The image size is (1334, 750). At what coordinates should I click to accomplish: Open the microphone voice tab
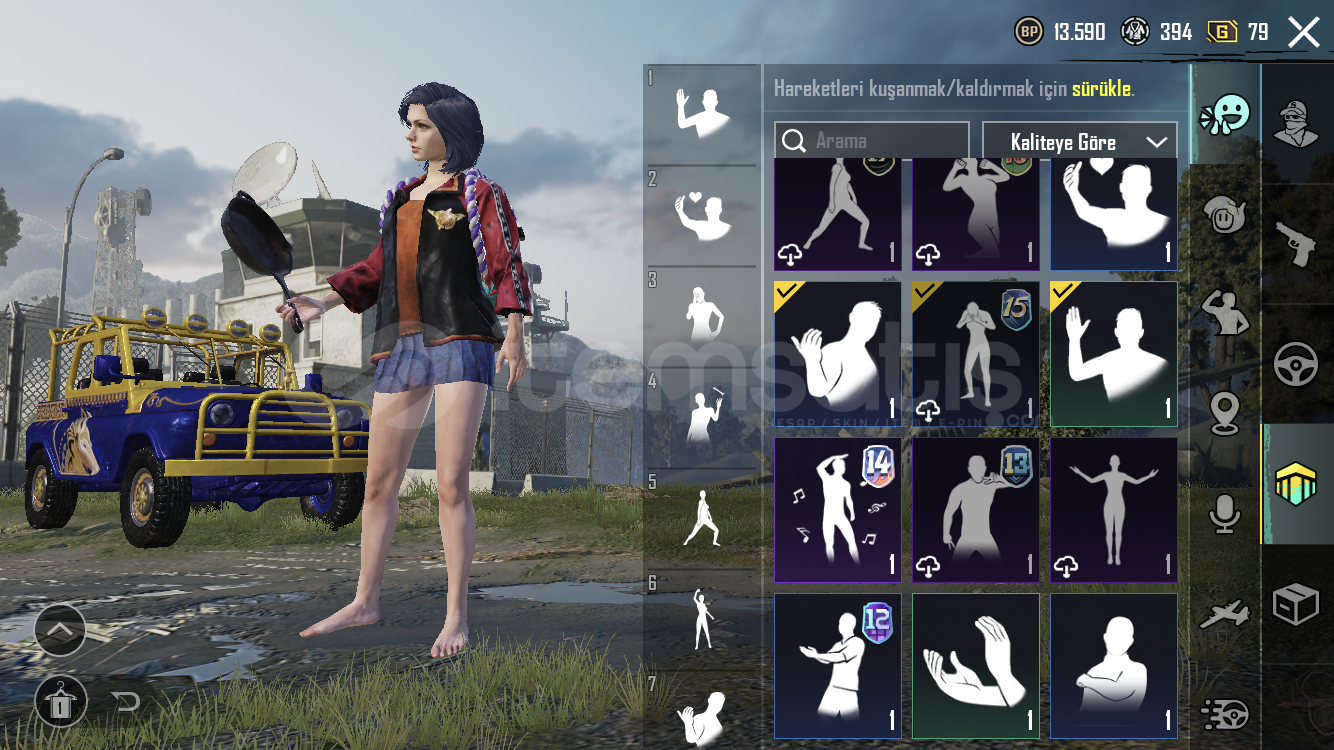click(1225, 513)
